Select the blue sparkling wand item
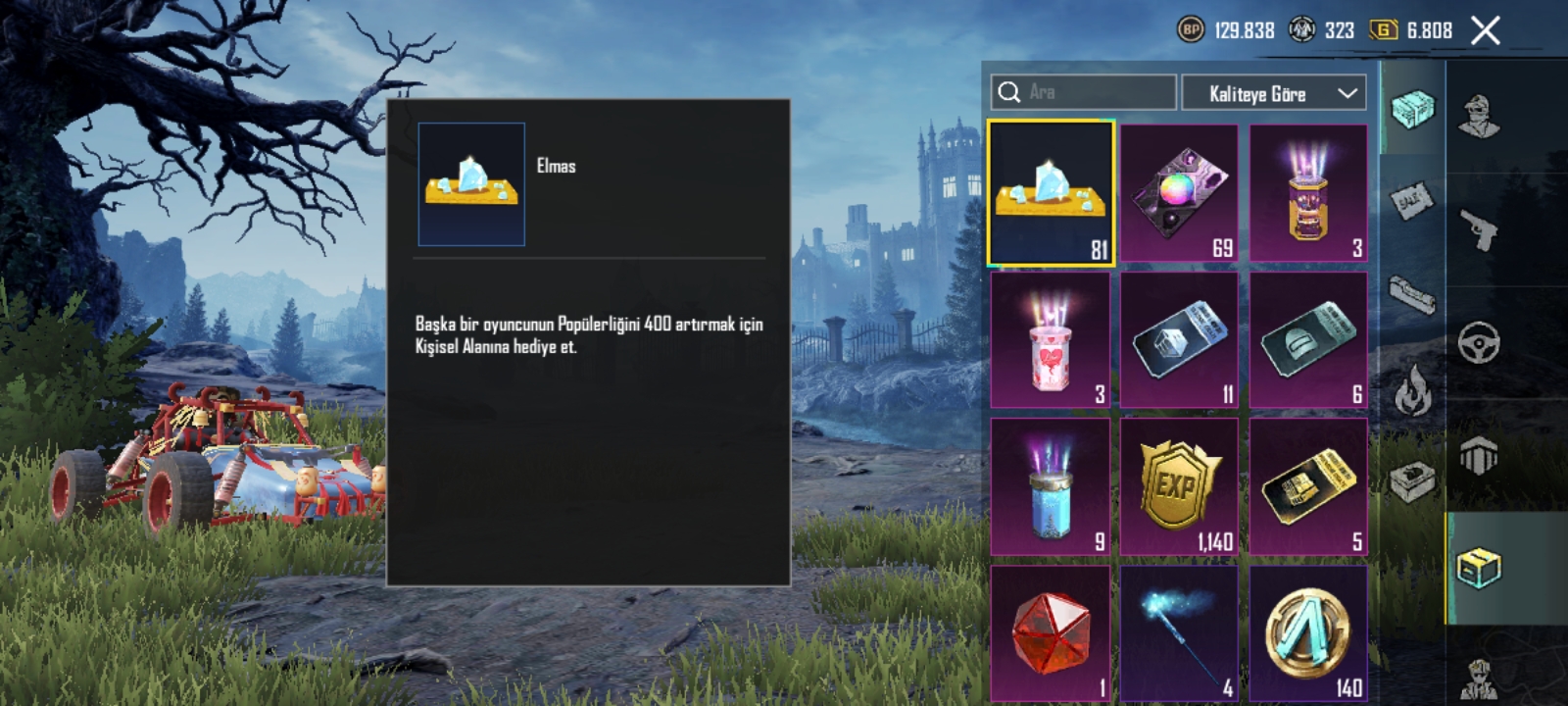Viewport: 1568px width, 706px height. tap(1179, 632)
